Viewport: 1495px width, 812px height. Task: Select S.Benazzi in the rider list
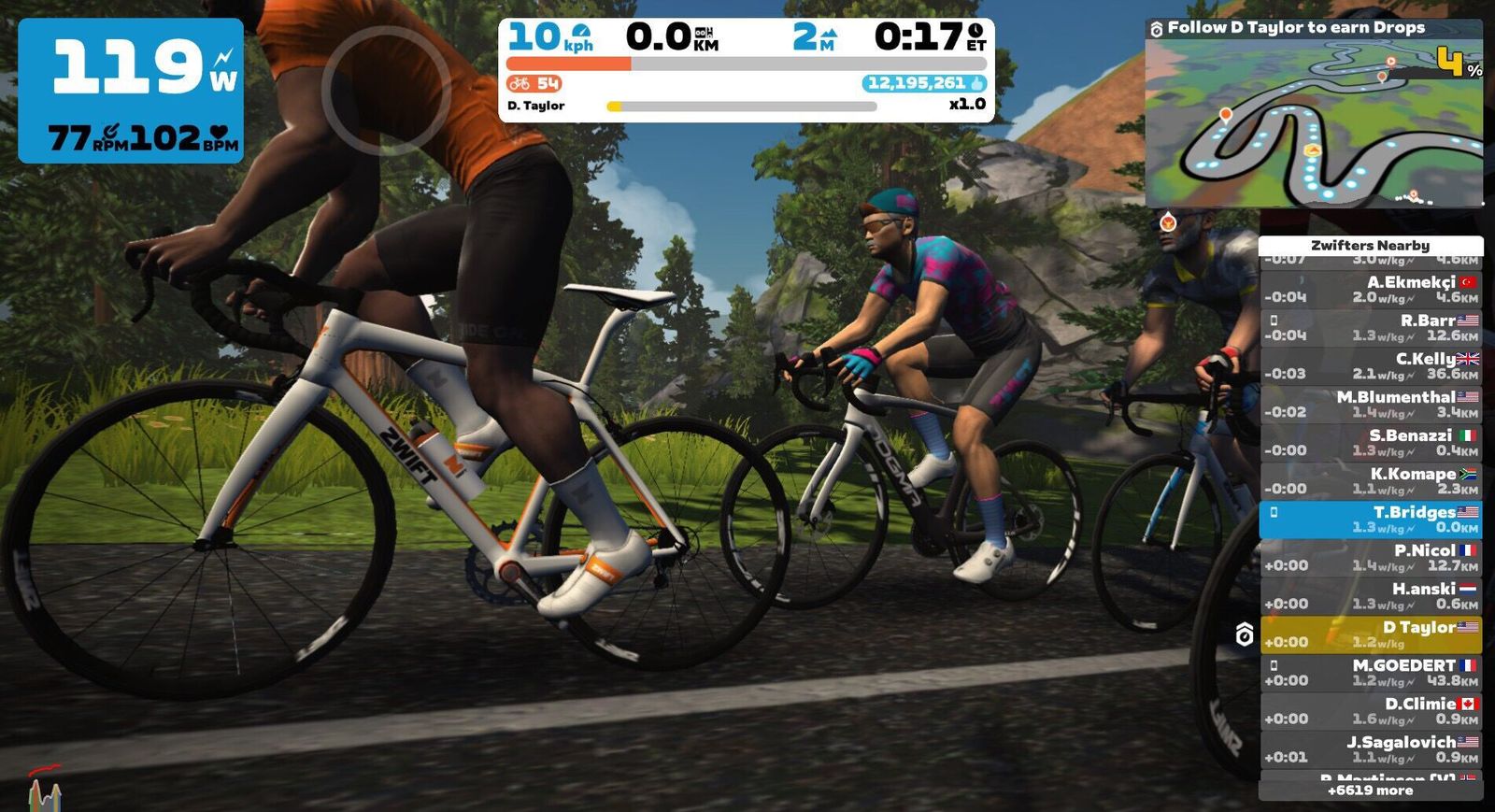coord(1370,443)
